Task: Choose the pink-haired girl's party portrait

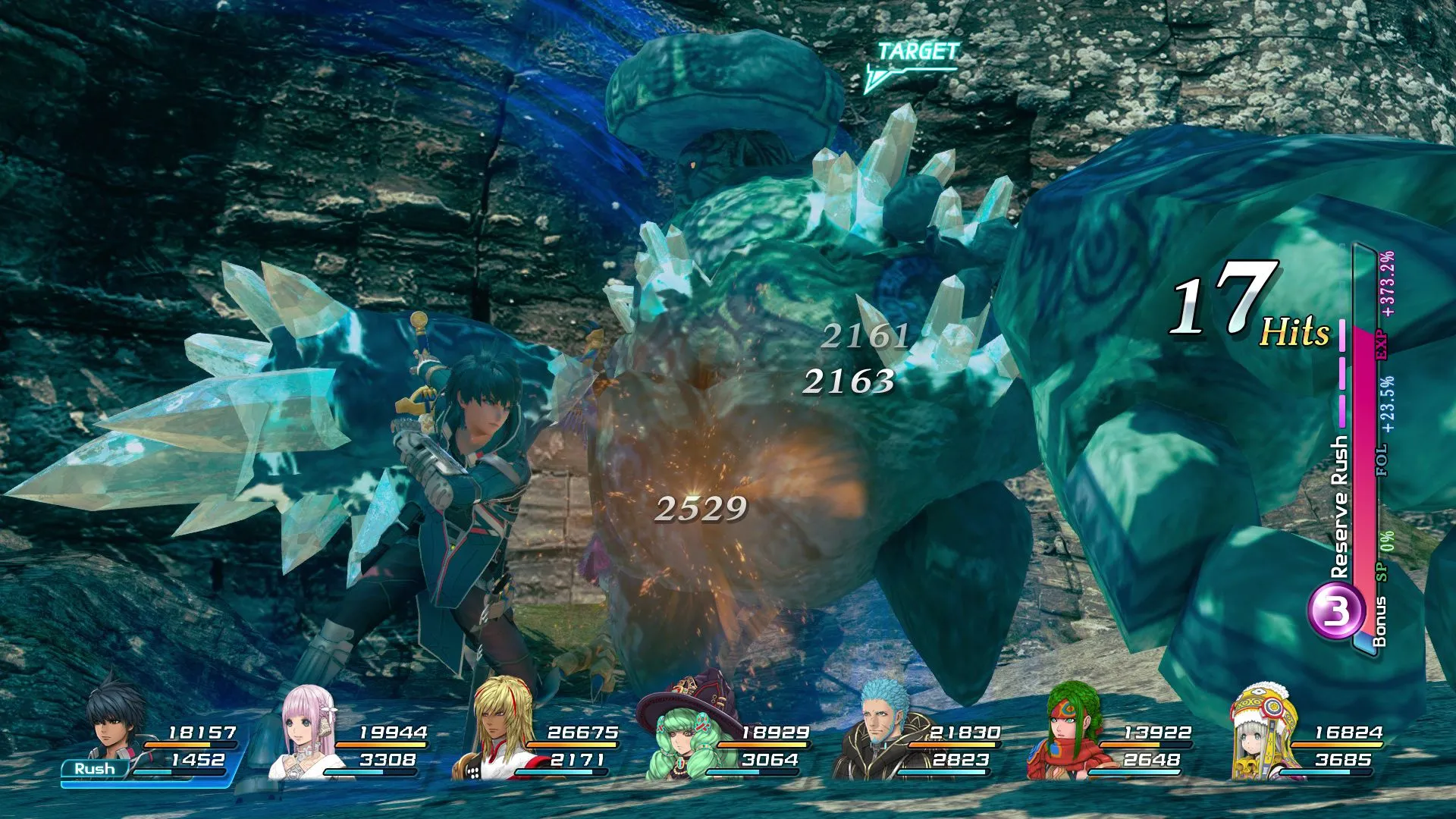Action: pos(307,732)
